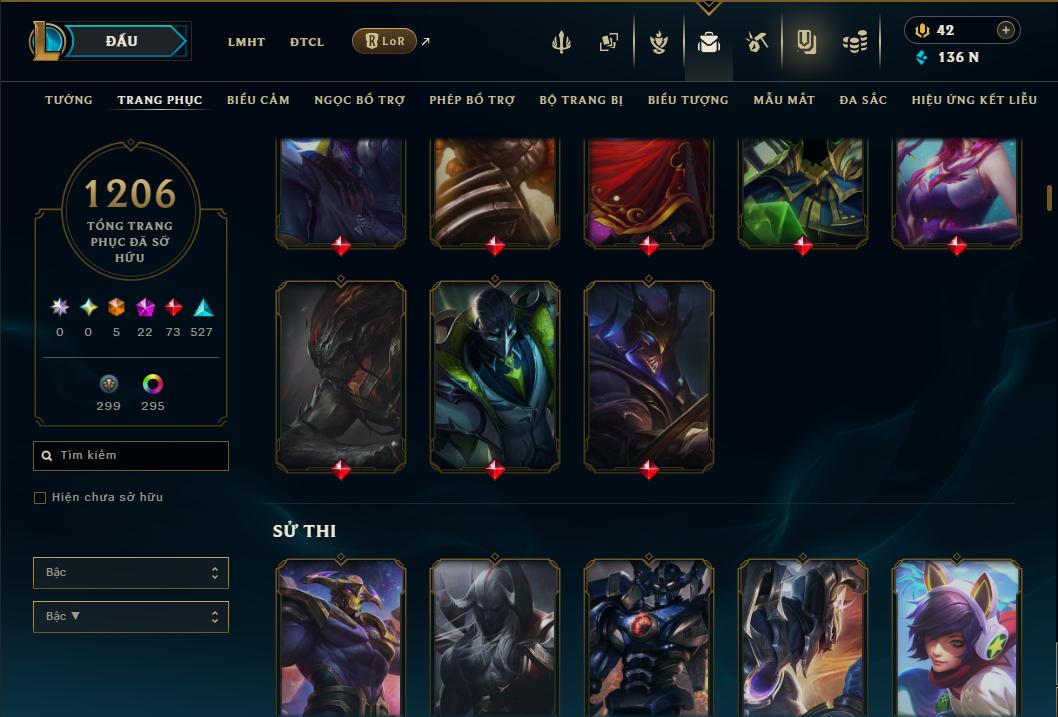Click the plus button to buy RP
Viewport: 1058px width, 717px height.
(1006, 30)
